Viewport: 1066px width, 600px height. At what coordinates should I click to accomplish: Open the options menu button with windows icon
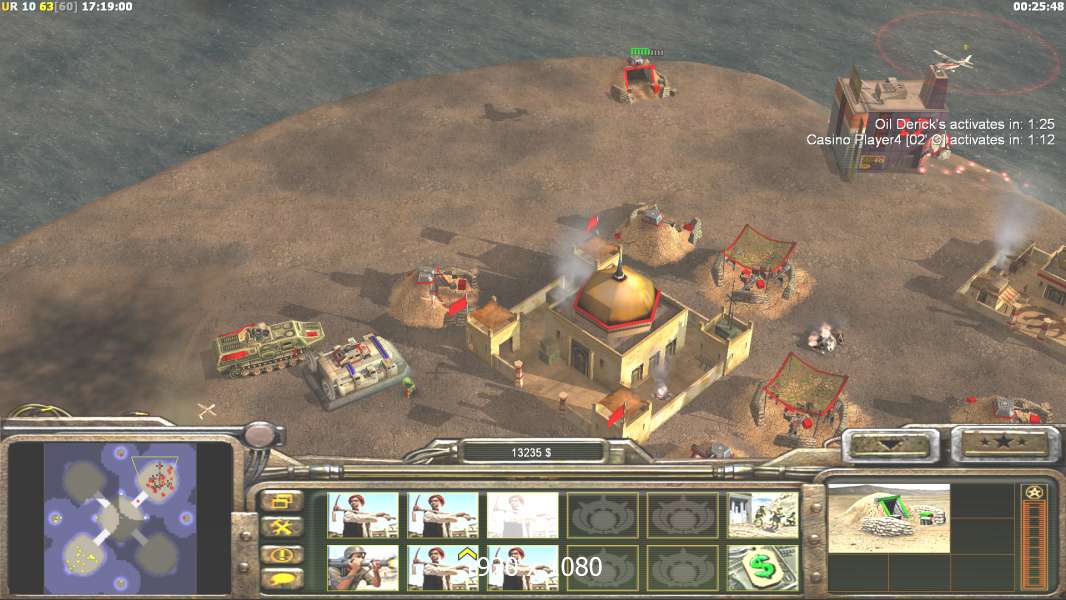coord(282,500)
